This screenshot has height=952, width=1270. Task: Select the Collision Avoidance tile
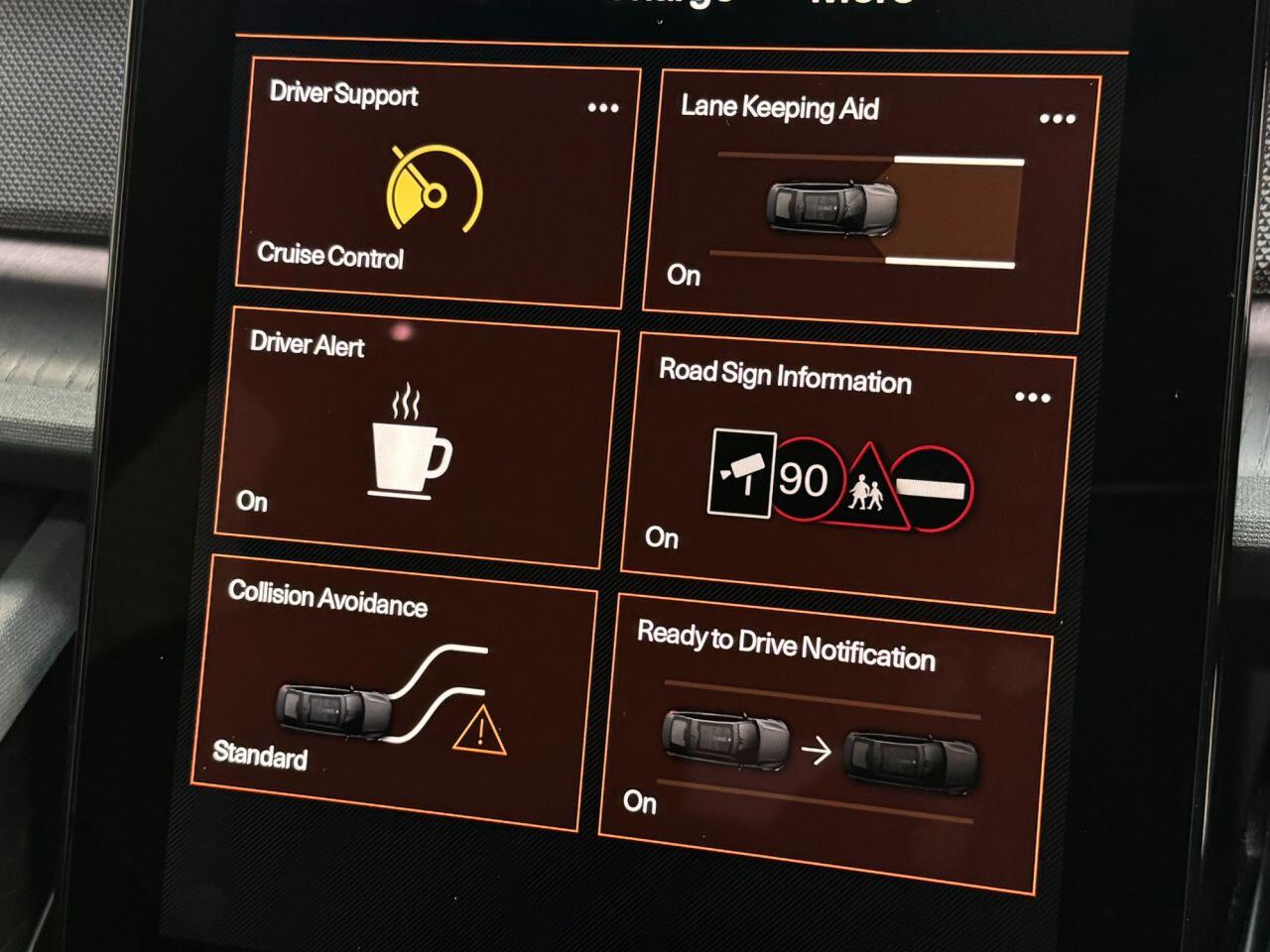tap(392, 699)
